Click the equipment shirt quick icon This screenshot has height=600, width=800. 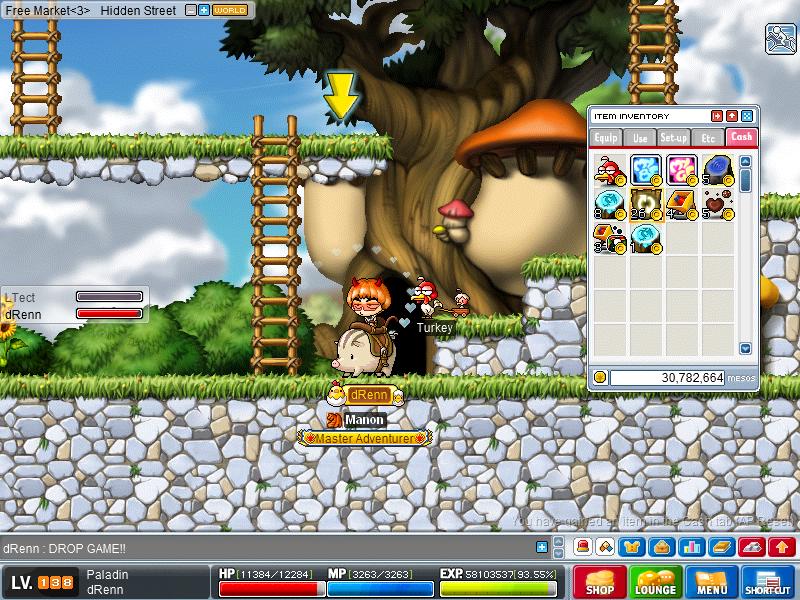point(633,547)
